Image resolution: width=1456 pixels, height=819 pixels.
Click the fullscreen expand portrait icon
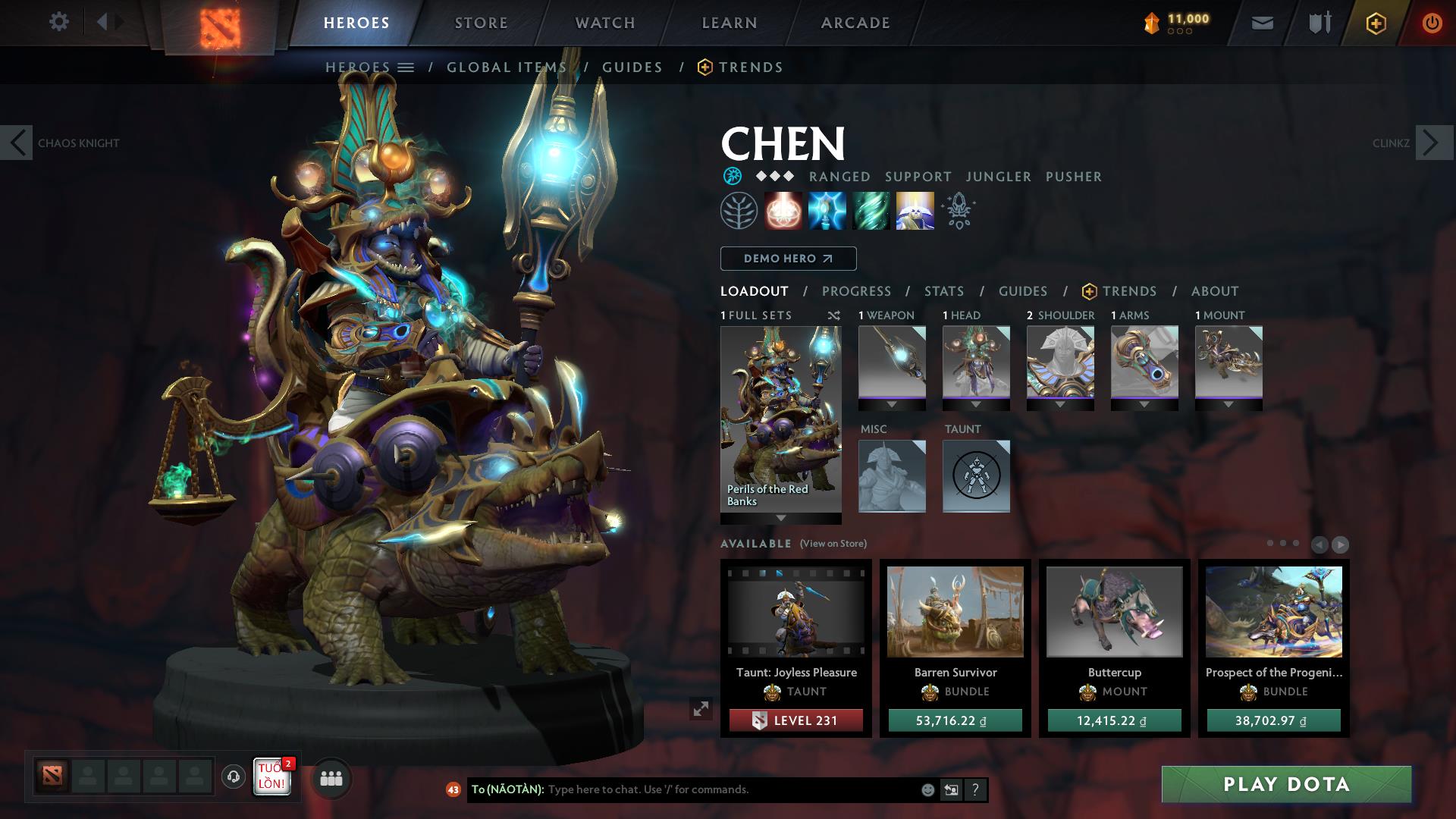pyautogui.click(x=701, y=708)
